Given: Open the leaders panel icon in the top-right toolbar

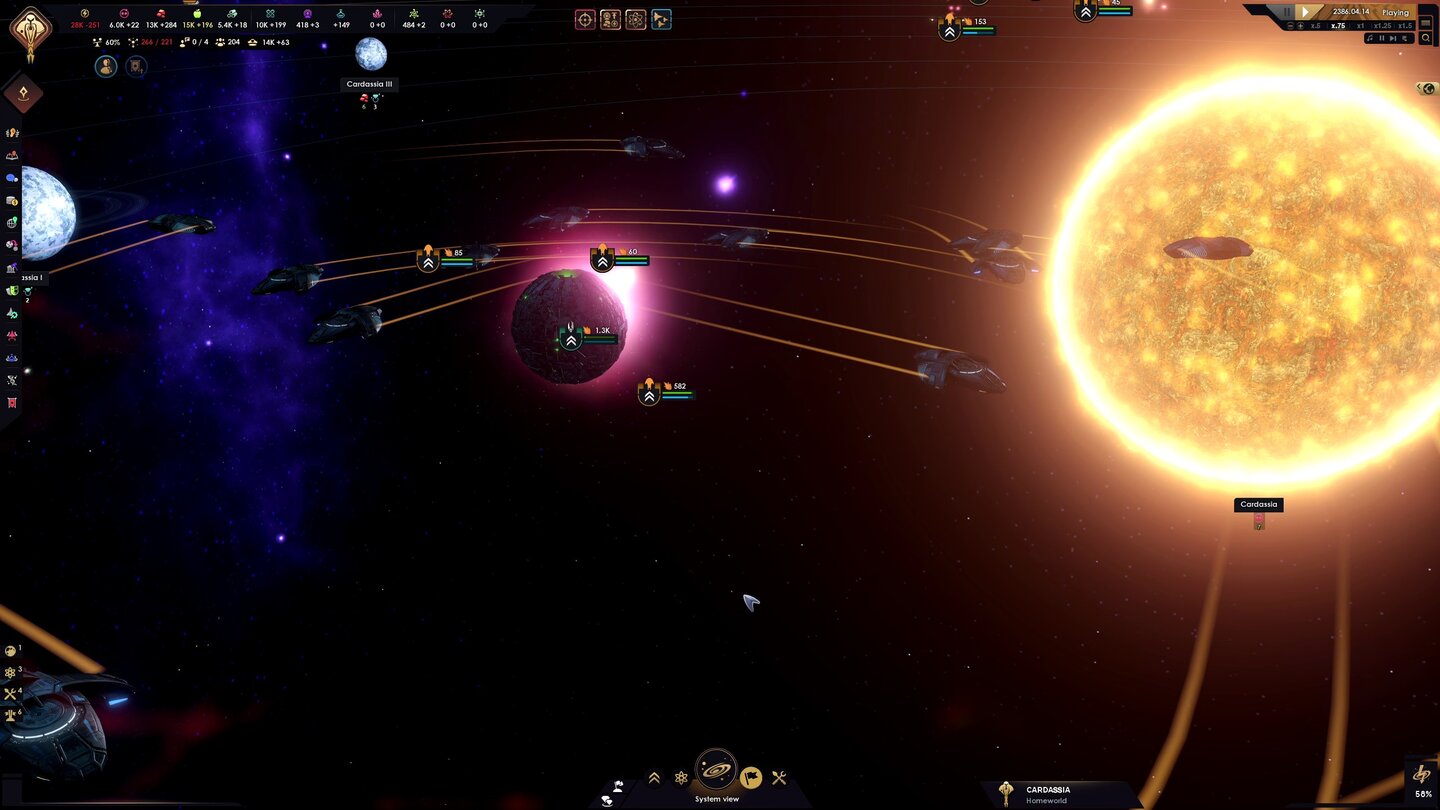Looking at the screenshot, I should 610,19.
